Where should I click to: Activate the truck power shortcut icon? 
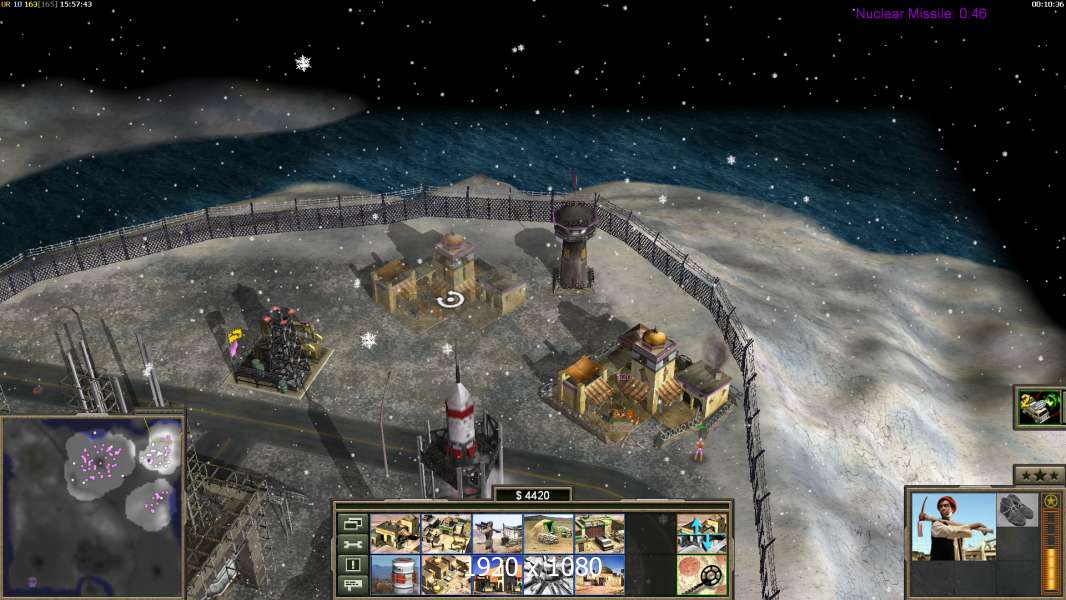[x=1038, y=407]
